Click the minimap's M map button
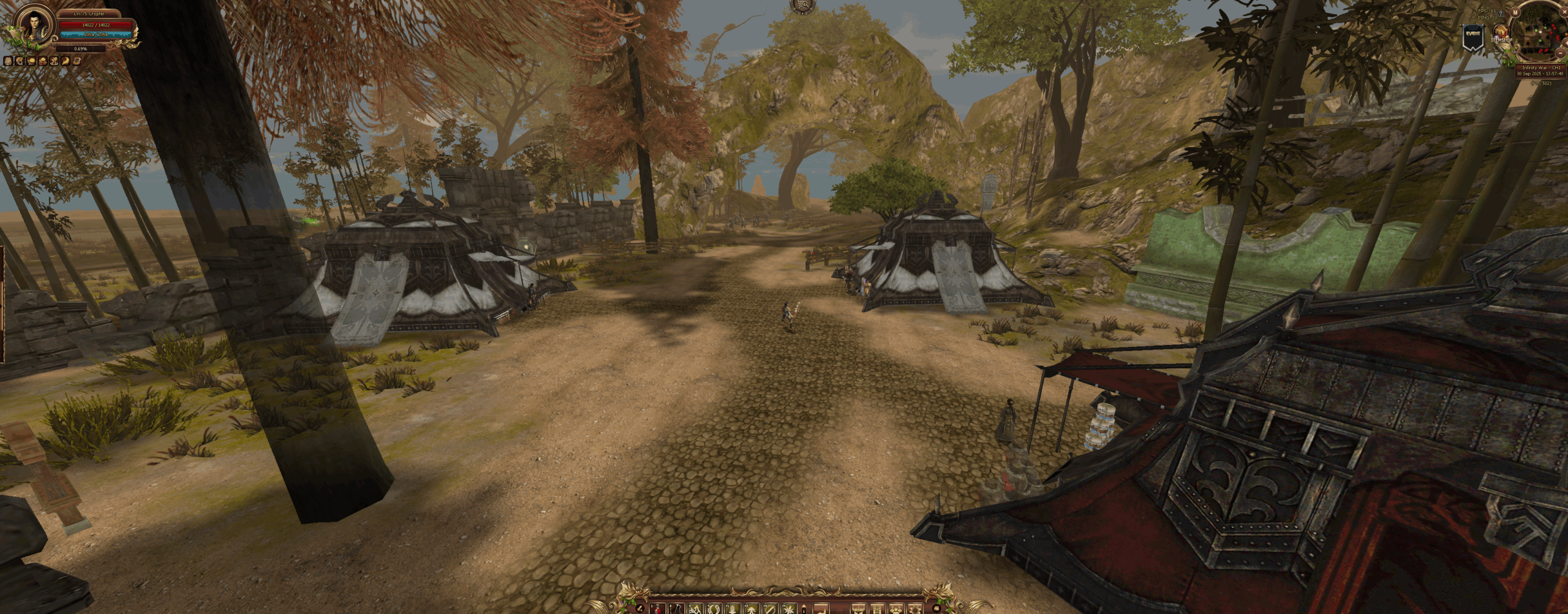1568x614 pixels. (1515, 12)
